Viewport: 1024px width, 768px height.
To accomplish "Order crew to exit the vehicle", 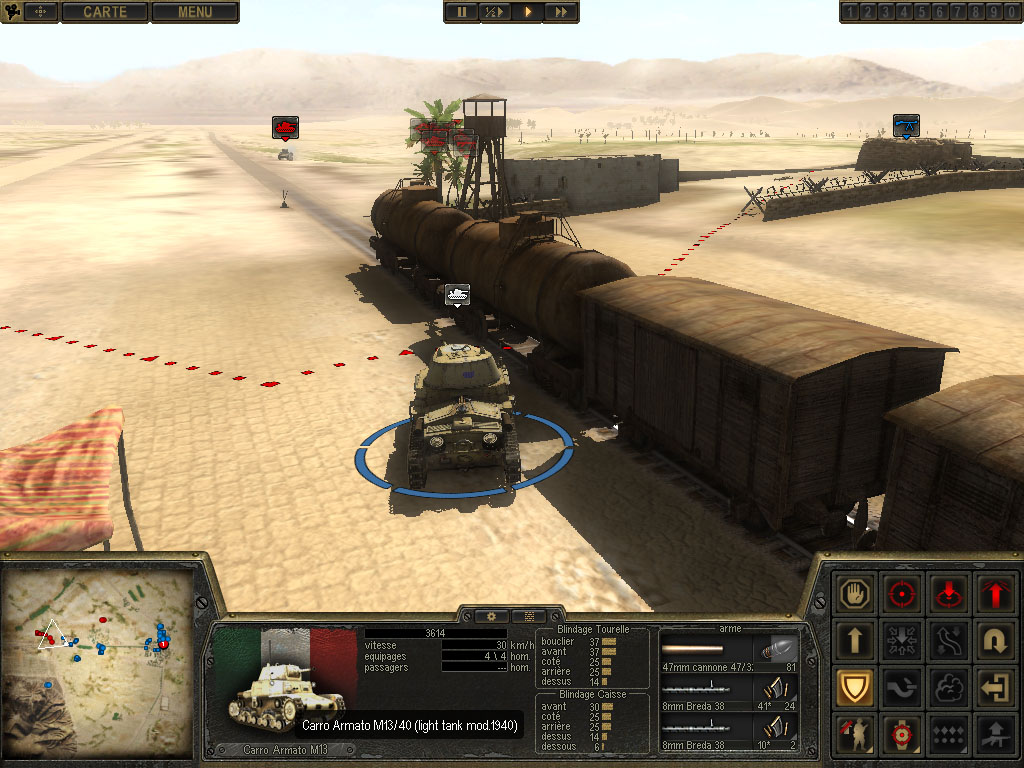I will pos(994,687).
